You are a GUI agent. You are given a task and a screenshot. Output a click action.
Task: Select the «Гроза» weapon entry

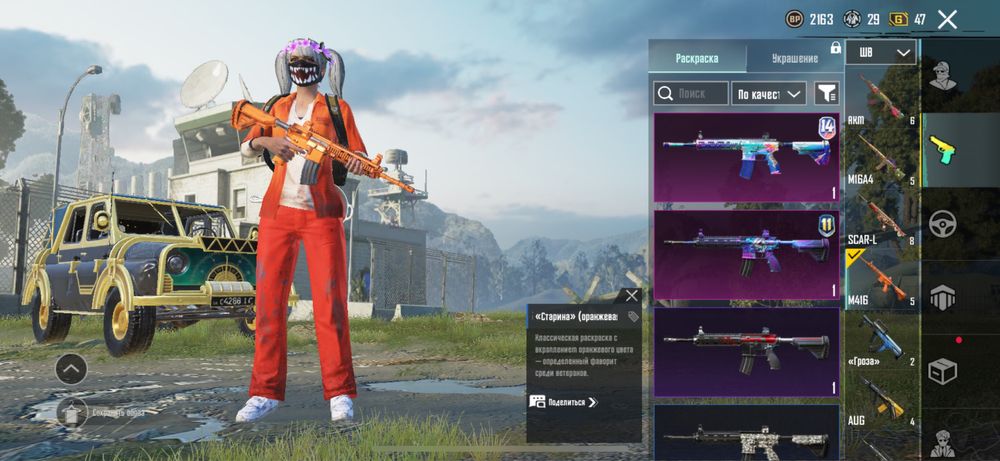click(x=881, y=340)
